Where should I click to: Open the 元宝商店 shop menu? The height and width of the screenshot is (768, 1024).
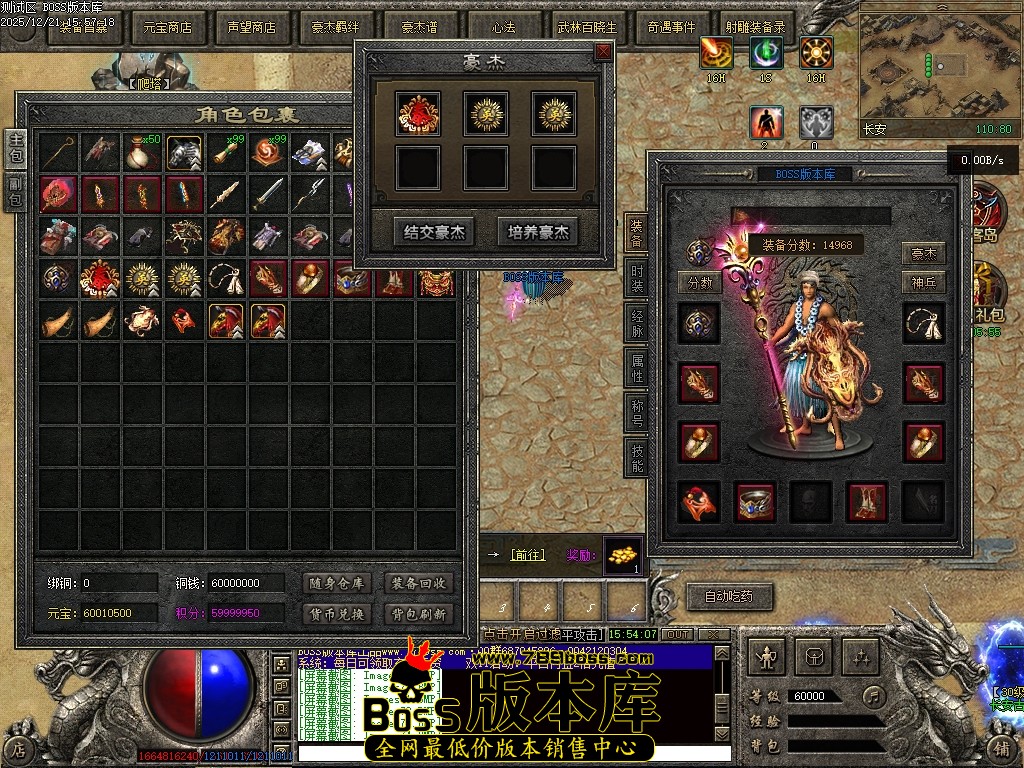pyautogui.click(x=168, y=27)
